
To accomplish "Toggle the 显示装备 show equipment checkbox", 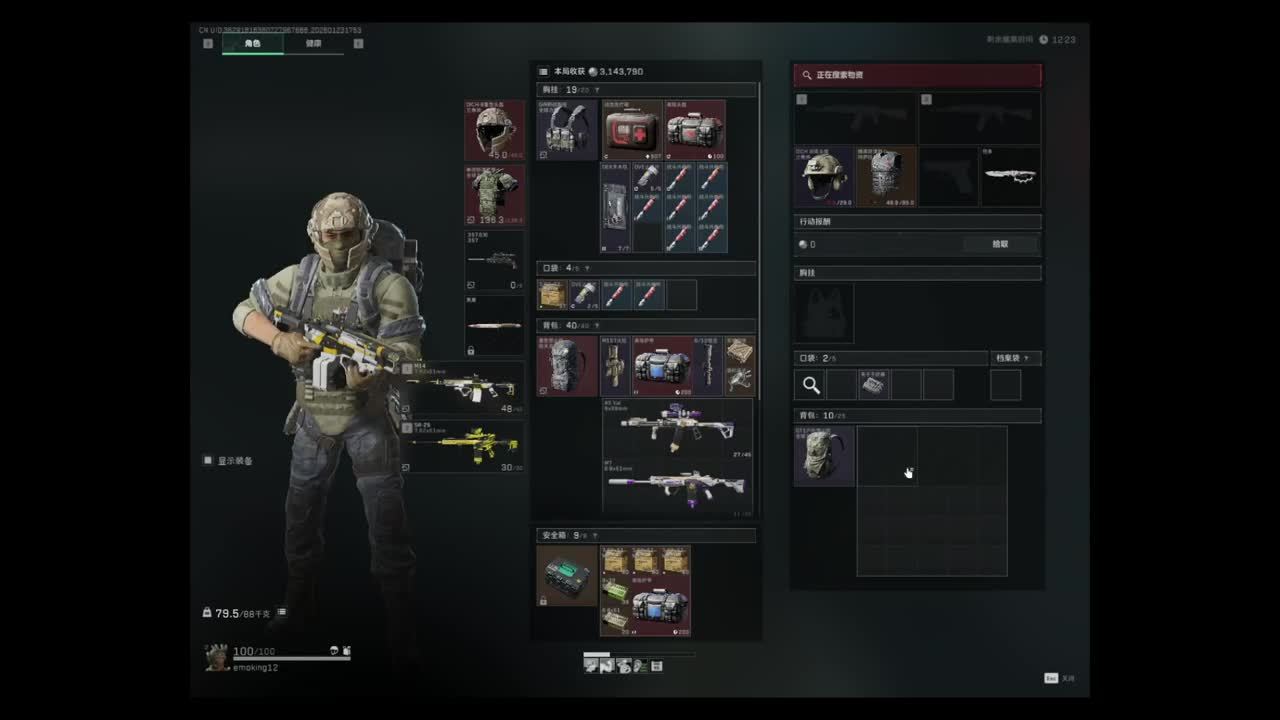I will point(208,461).
